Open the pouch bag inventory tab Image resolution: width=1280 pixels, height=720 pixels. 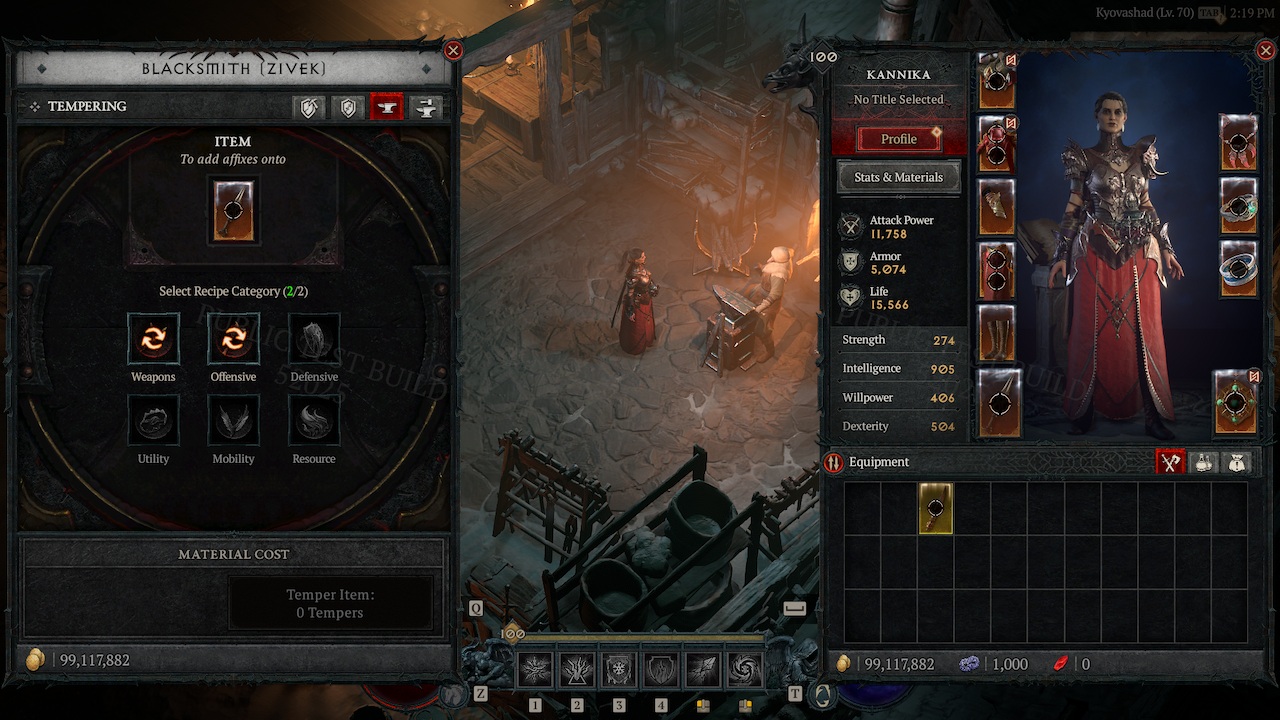(x=1237, y=462)
